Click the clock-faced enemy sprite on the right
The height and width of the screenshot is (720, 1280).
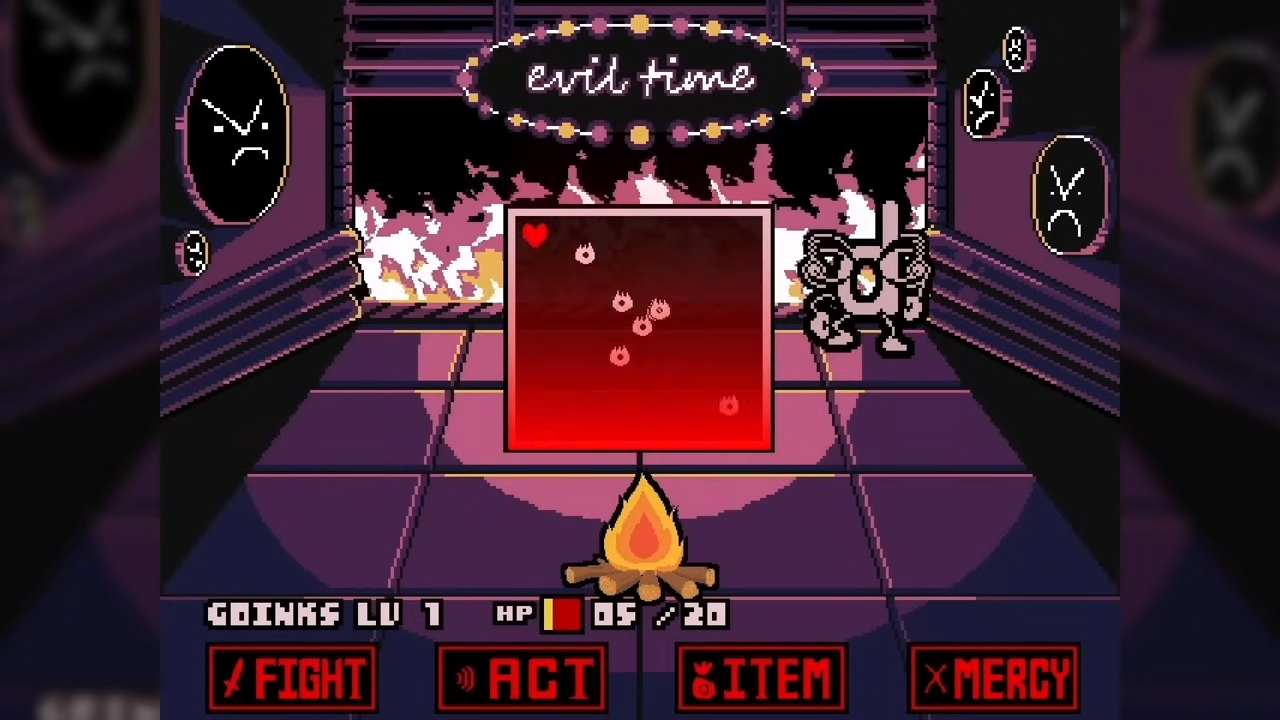tap(865, 280)
